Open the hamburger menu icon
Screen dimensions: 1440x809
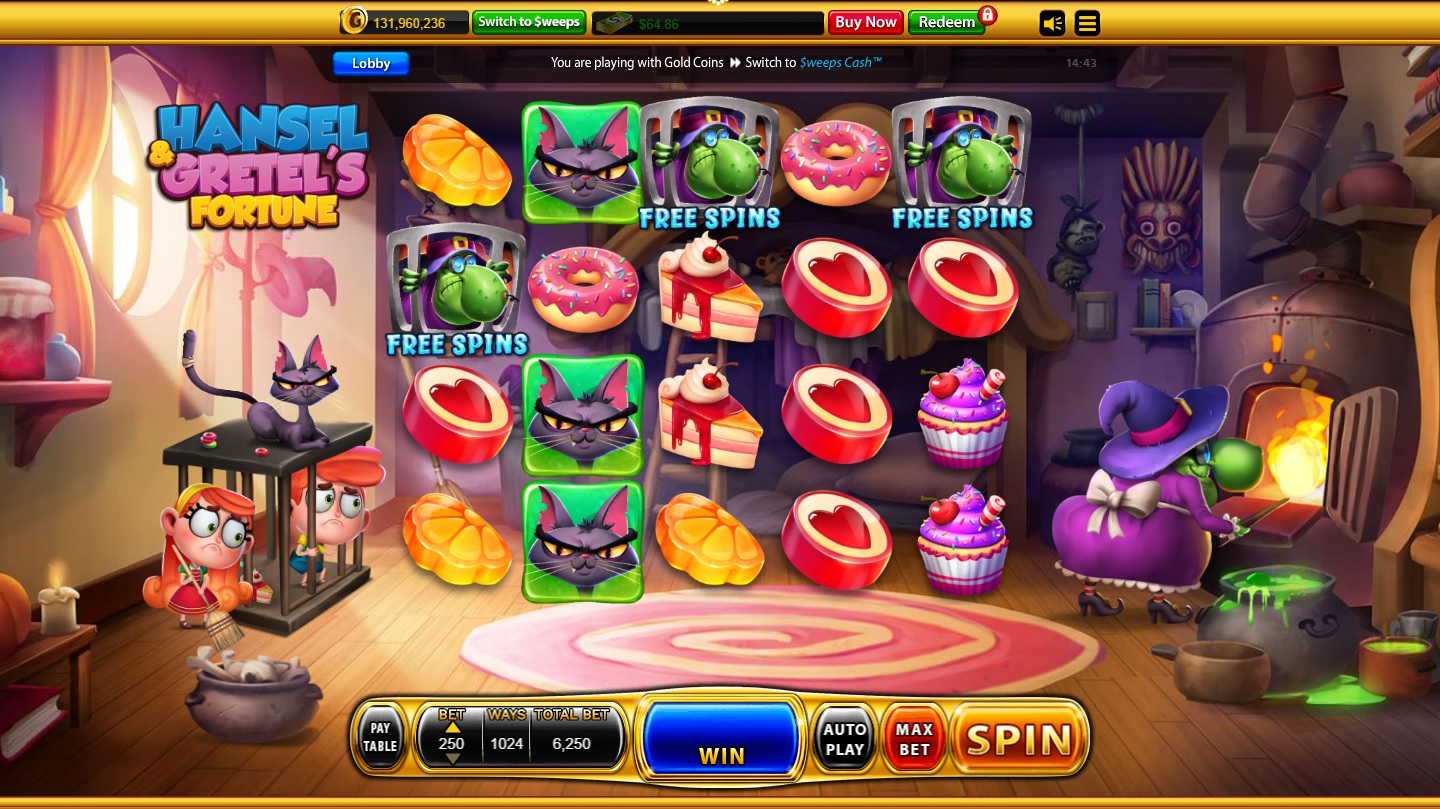[x=1087, y=23]
